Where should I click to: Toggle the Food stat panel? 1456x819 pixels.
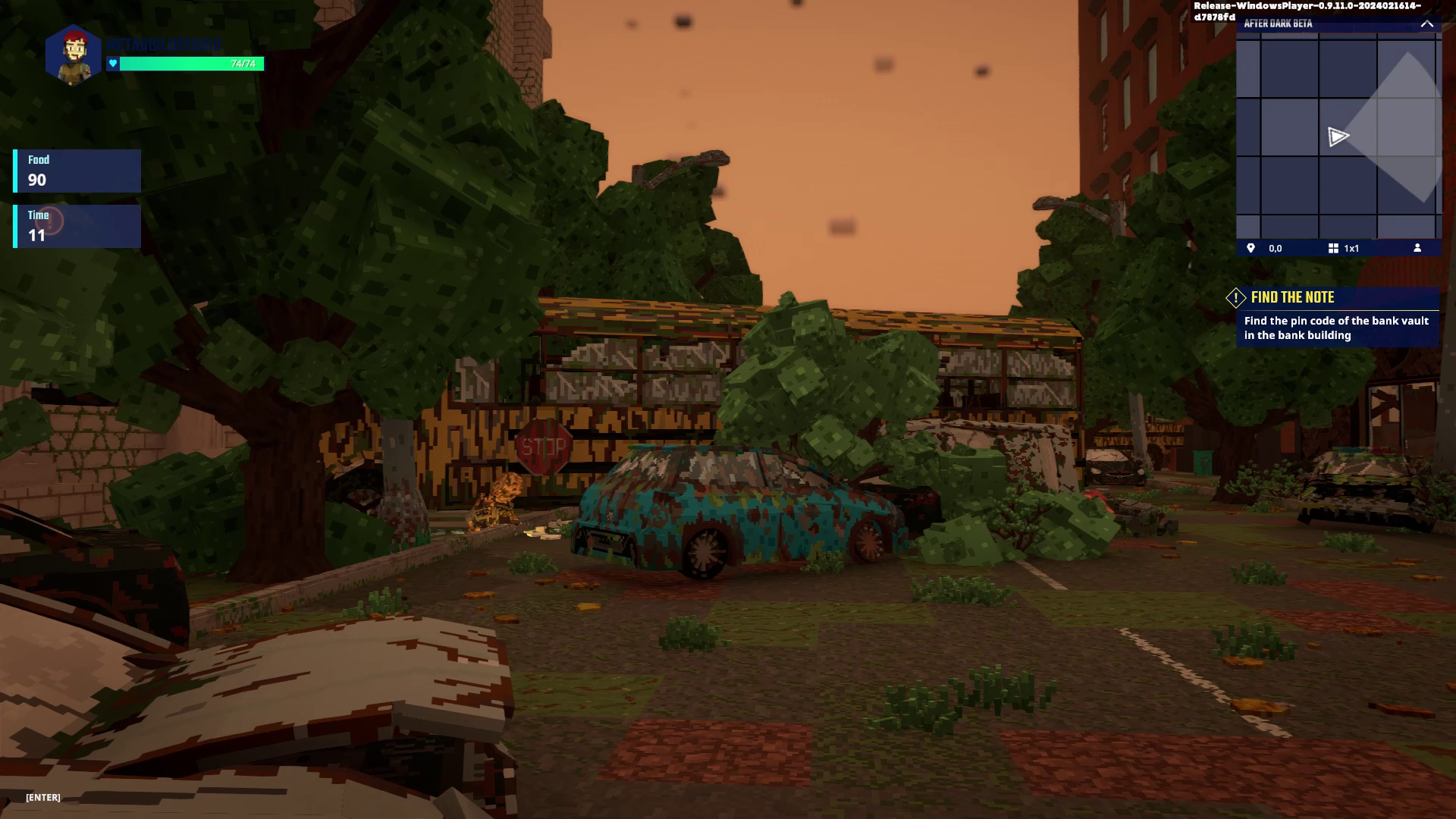coord(76,170)
